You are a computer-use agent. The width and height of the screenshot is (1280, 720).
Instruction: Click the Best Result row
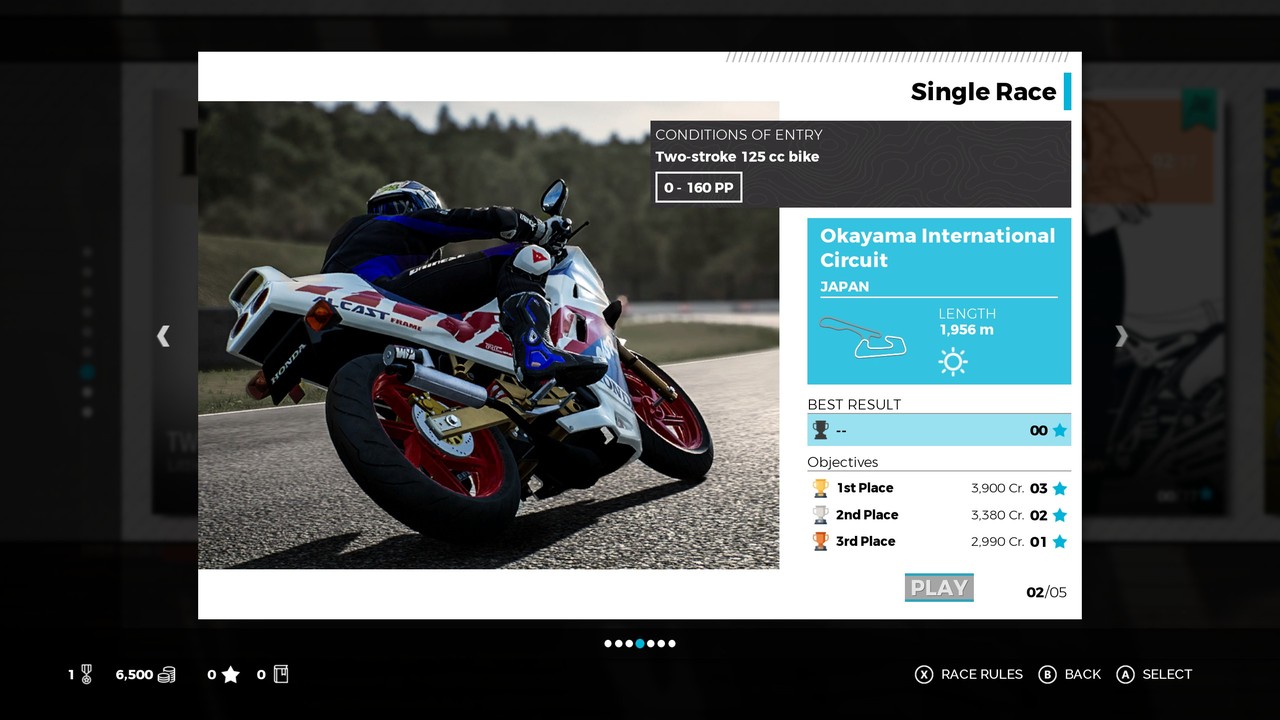(939, 430)
